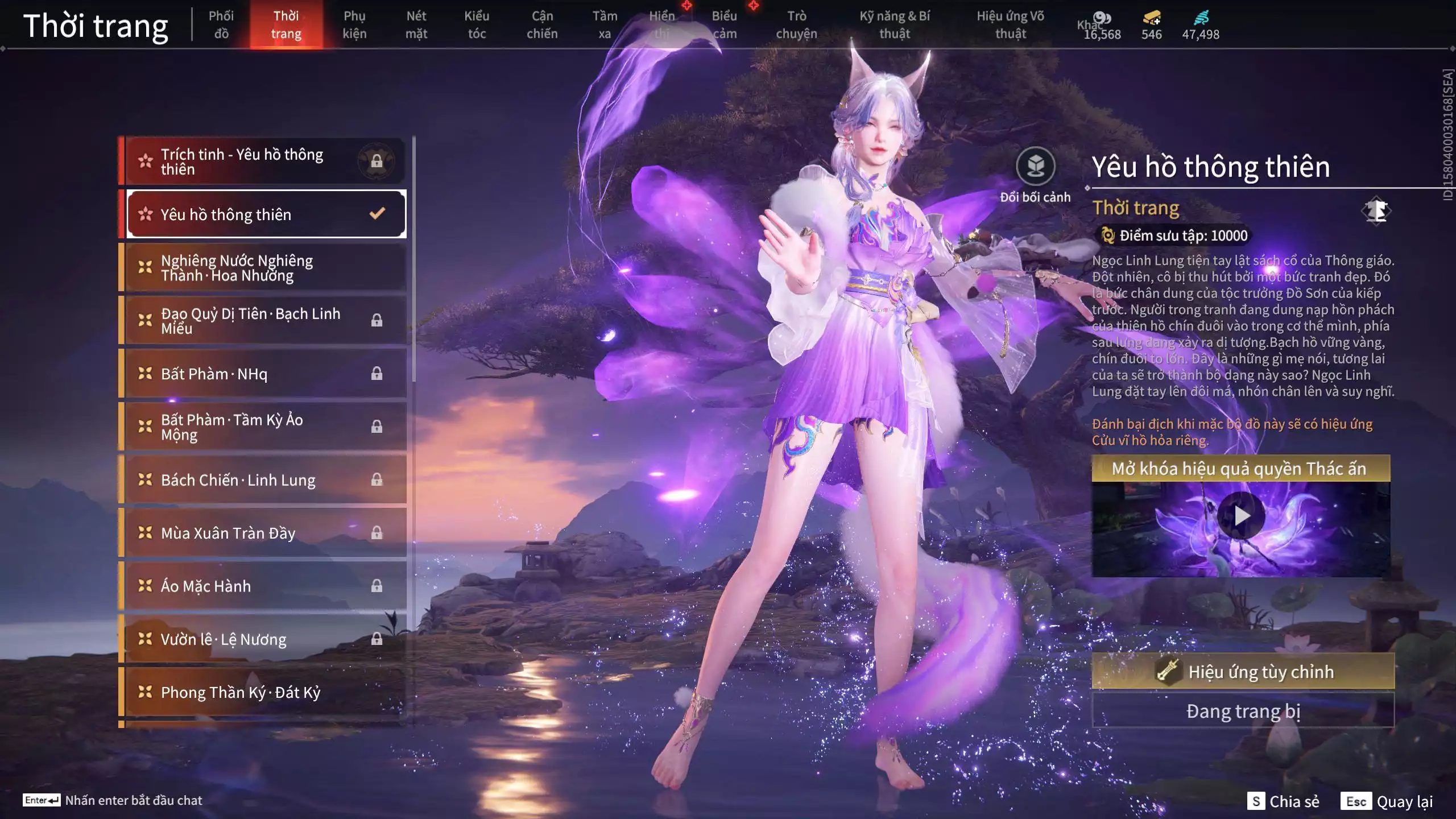The height and width of the screenshot is (819, 1456).
Task: Toggle the lock on Vườn lê · Lệ Nương
Action: coord(377,639)
